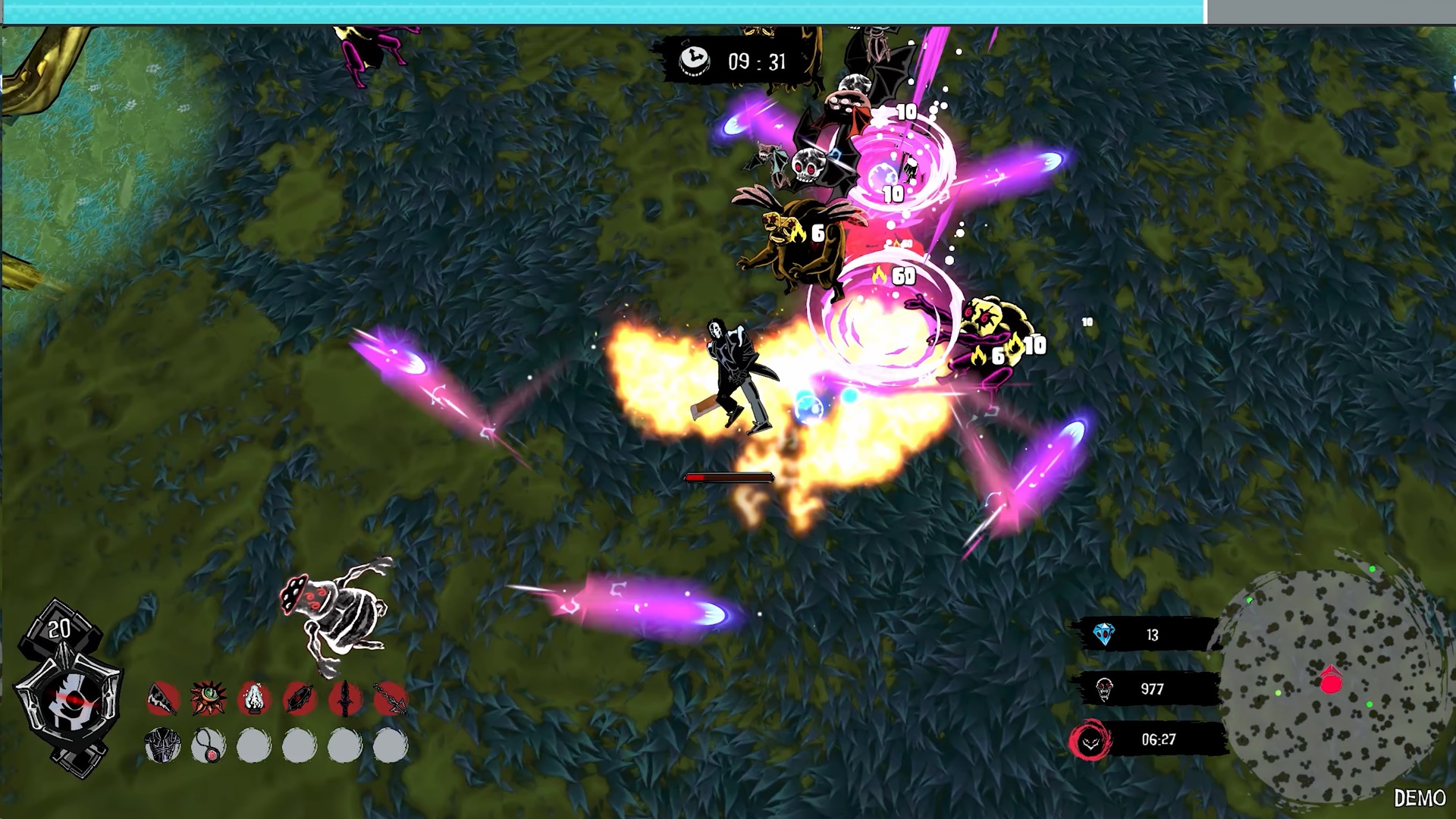The height and width of the screenshot is (819, 1456).
Task: Click the skull kill counter icon
Action: tap(1104, 689)
